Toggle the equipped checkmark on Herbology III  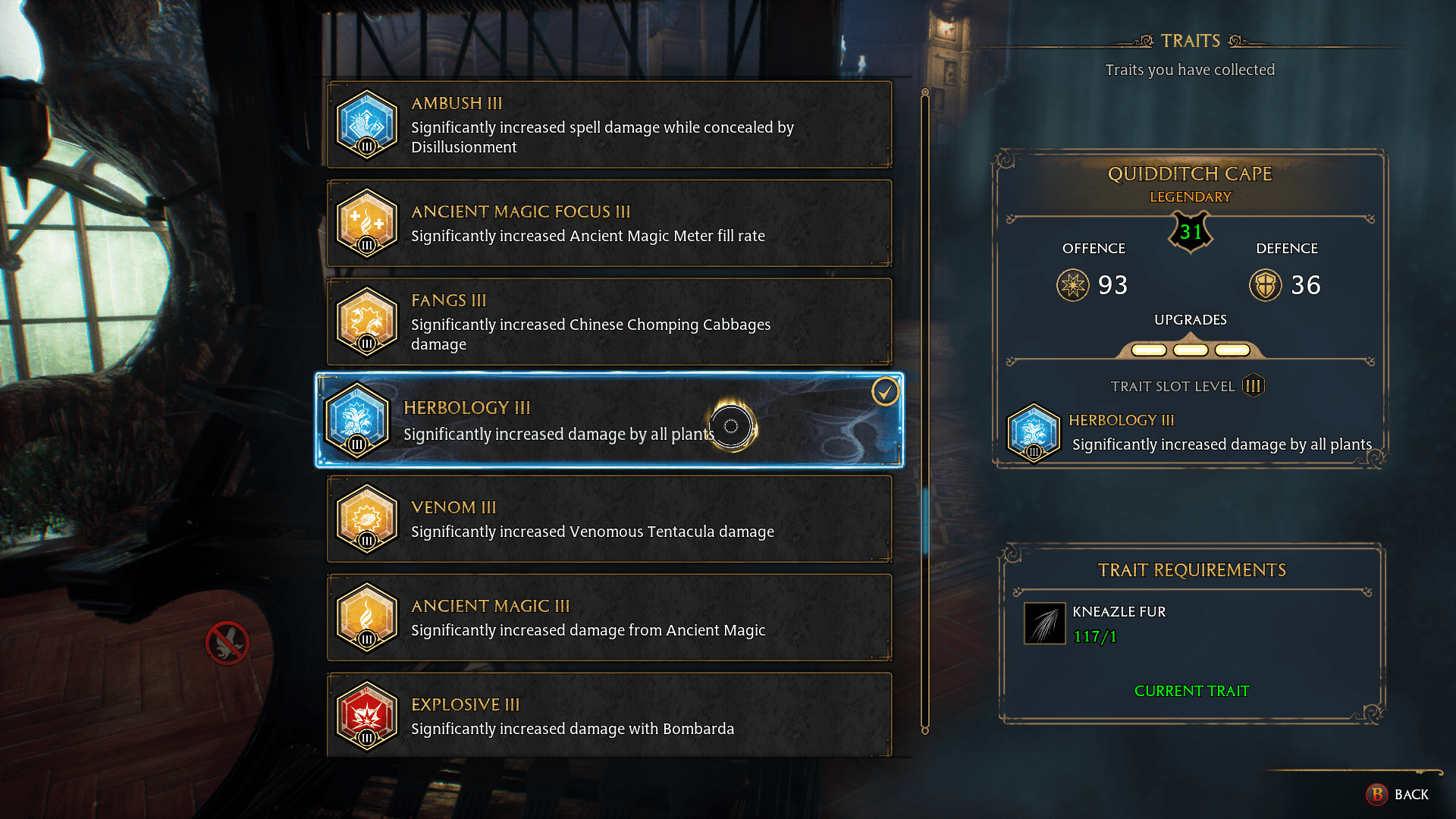click(884, 392)
